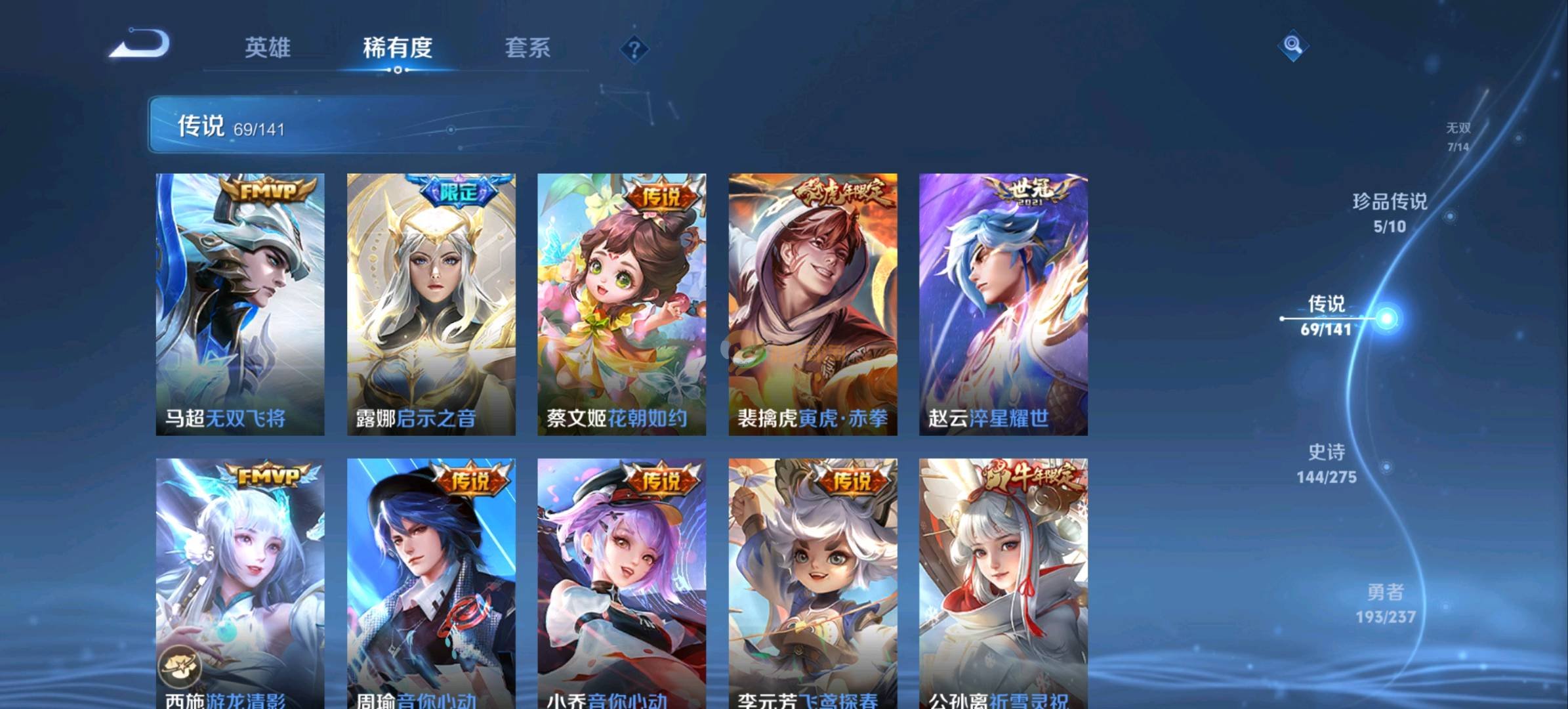The width and height of the screenshot is (1568, 709).
Task: Choose 露娜 启示之音 skin card
Action: (431, 304)
